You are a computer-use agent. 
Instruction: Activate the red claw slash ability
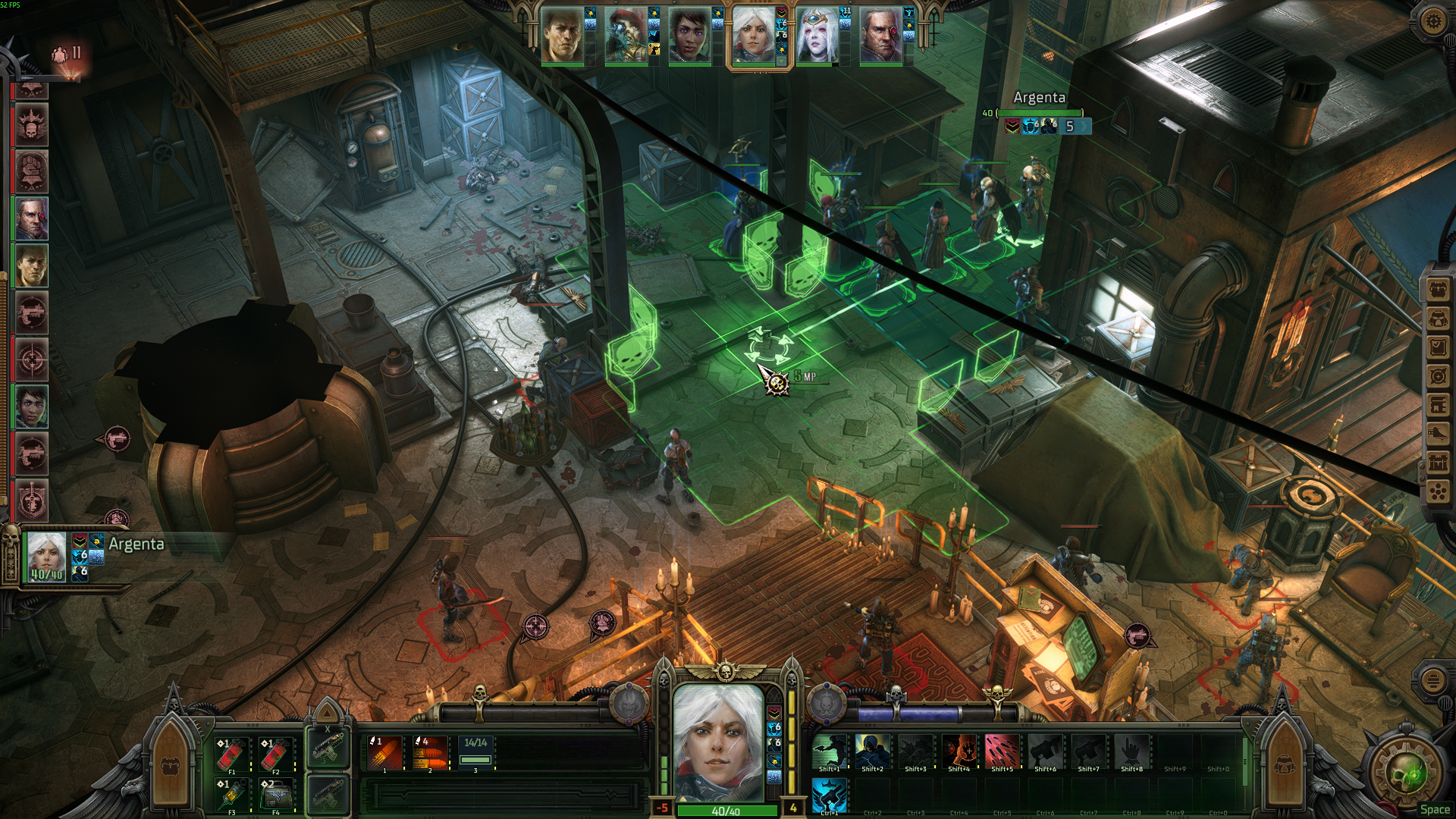pyautogui.click(x=1002, y=751)
